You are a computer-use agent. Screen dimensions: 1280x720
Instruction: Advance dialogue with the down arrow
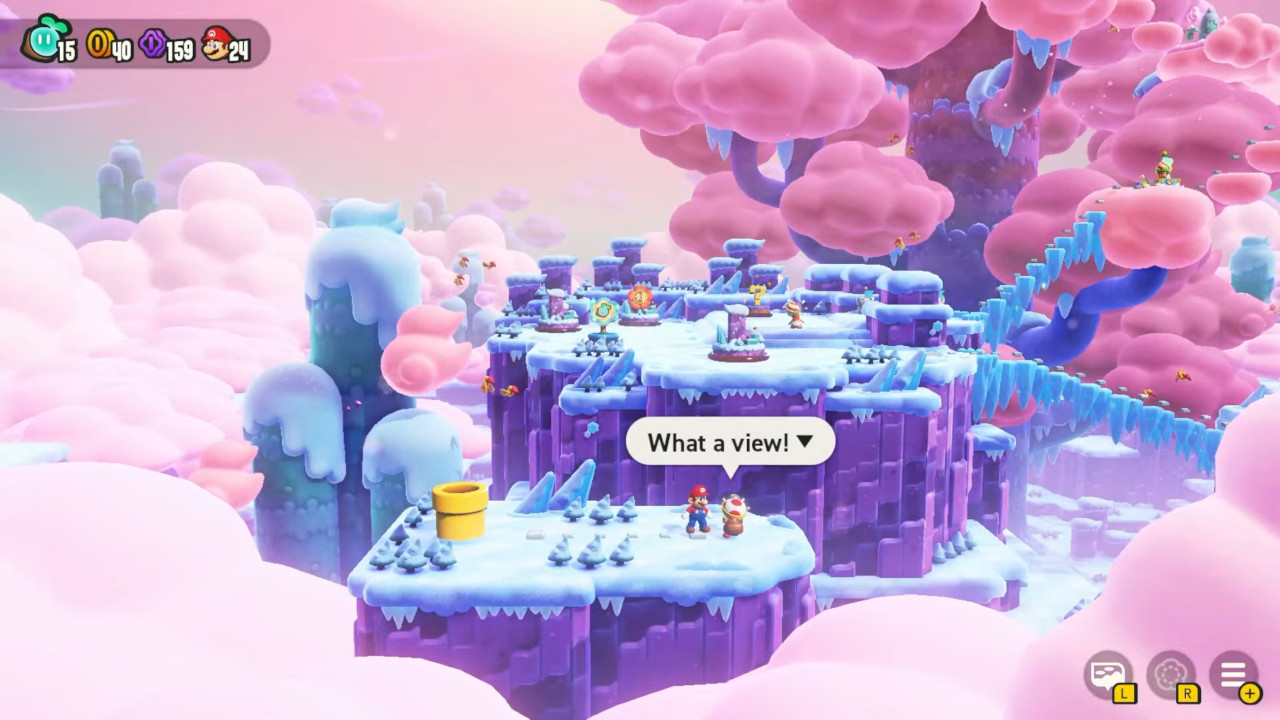click(x=808, y=442)
